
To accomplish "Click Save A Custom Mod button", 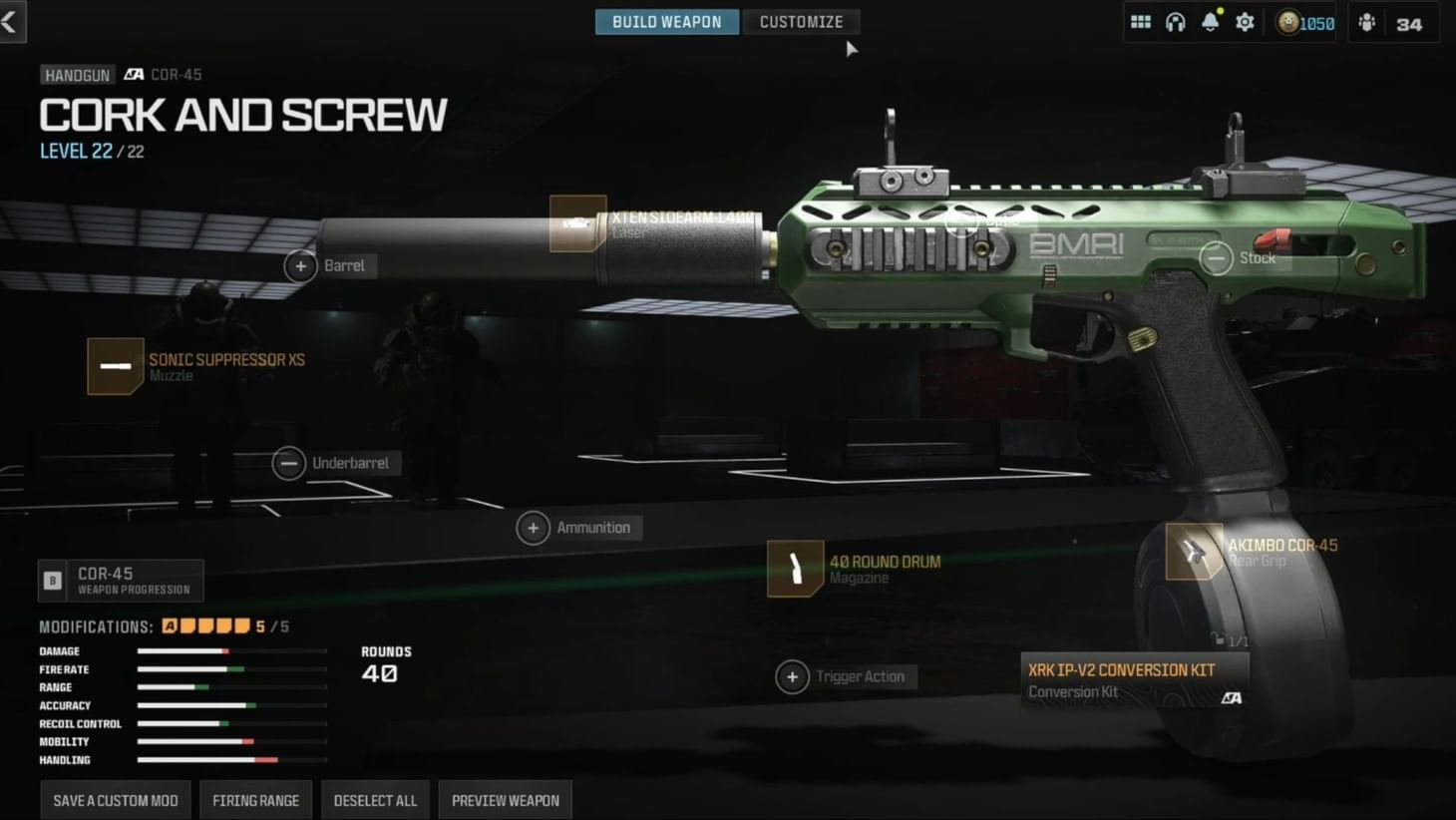I will click(x=114, y=799).
